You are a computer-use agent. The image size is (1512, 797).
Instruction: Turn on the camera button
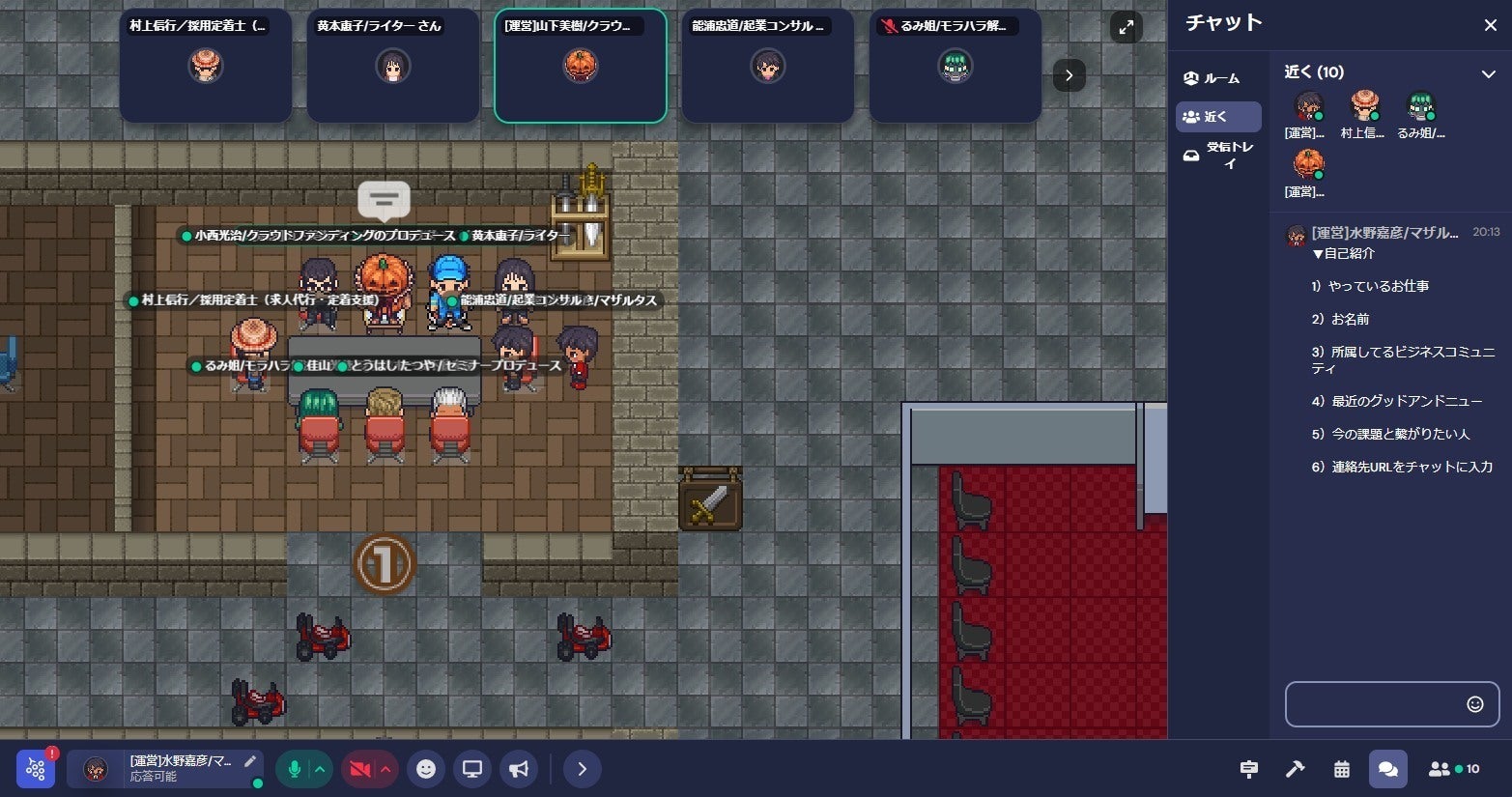tap(359, 769)
